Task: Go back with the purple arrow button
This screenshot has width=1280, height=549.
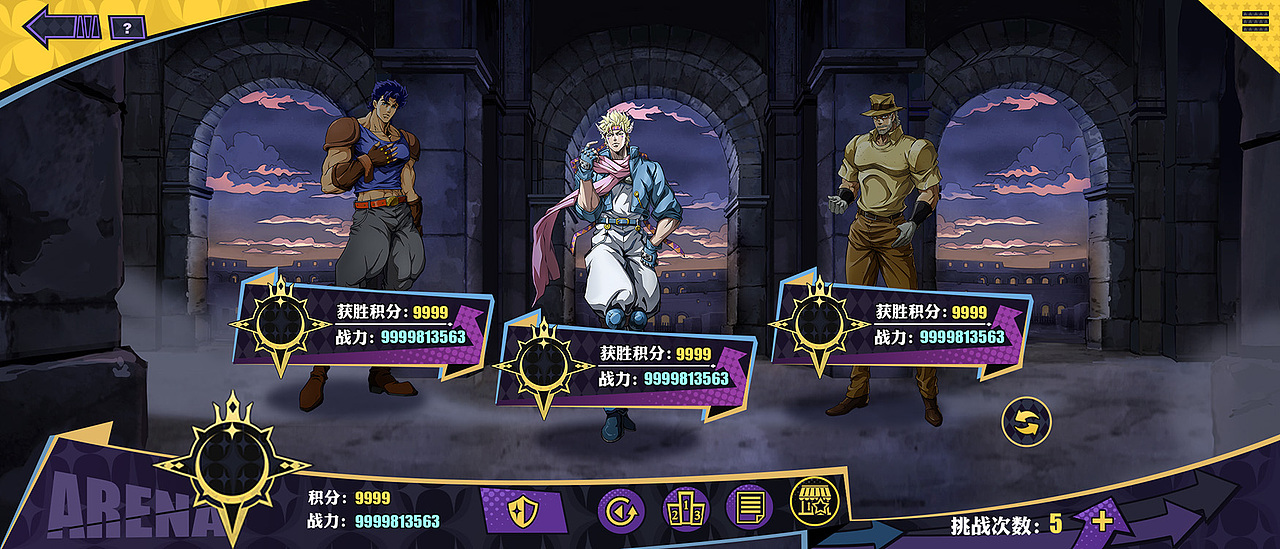Action: coord(62,26)
